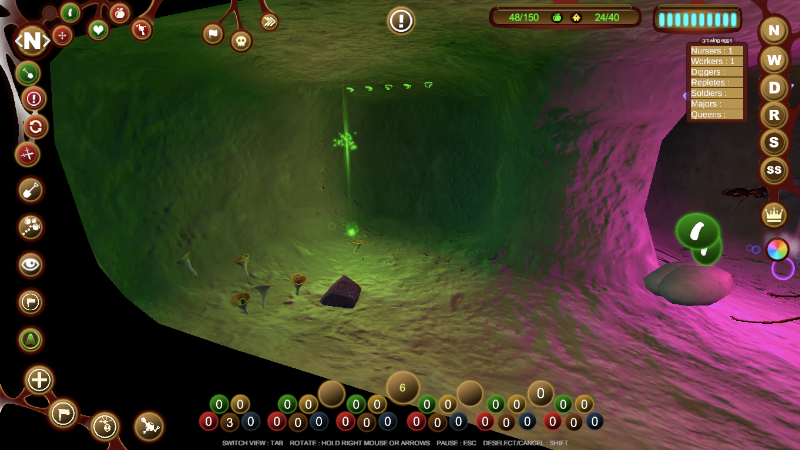The image size is (800, 450).
Task: Choose the D caste button
Action: pyautogui.click(x=774, y=87)
